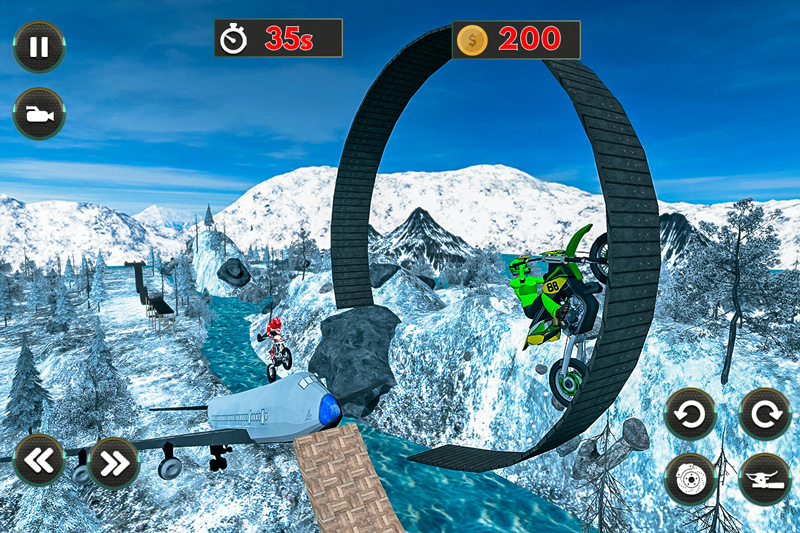
Task: Pause the game
Action: coord(39,47)
